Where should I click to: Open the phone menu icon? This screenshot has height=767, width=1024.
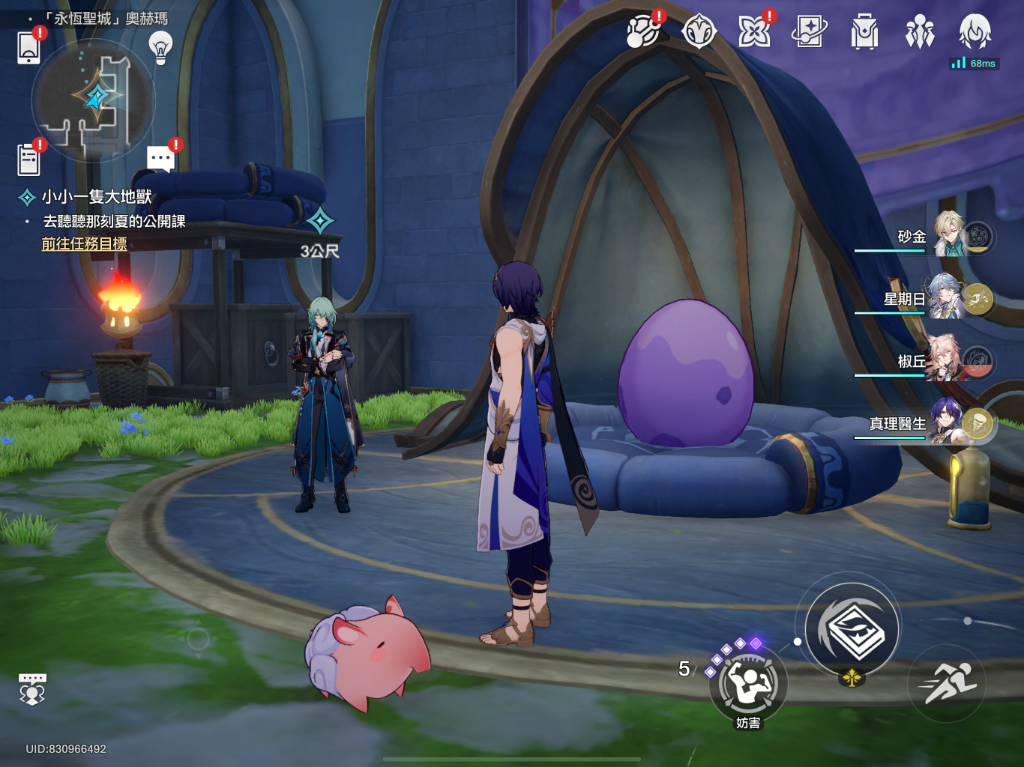tap(29, 47)
